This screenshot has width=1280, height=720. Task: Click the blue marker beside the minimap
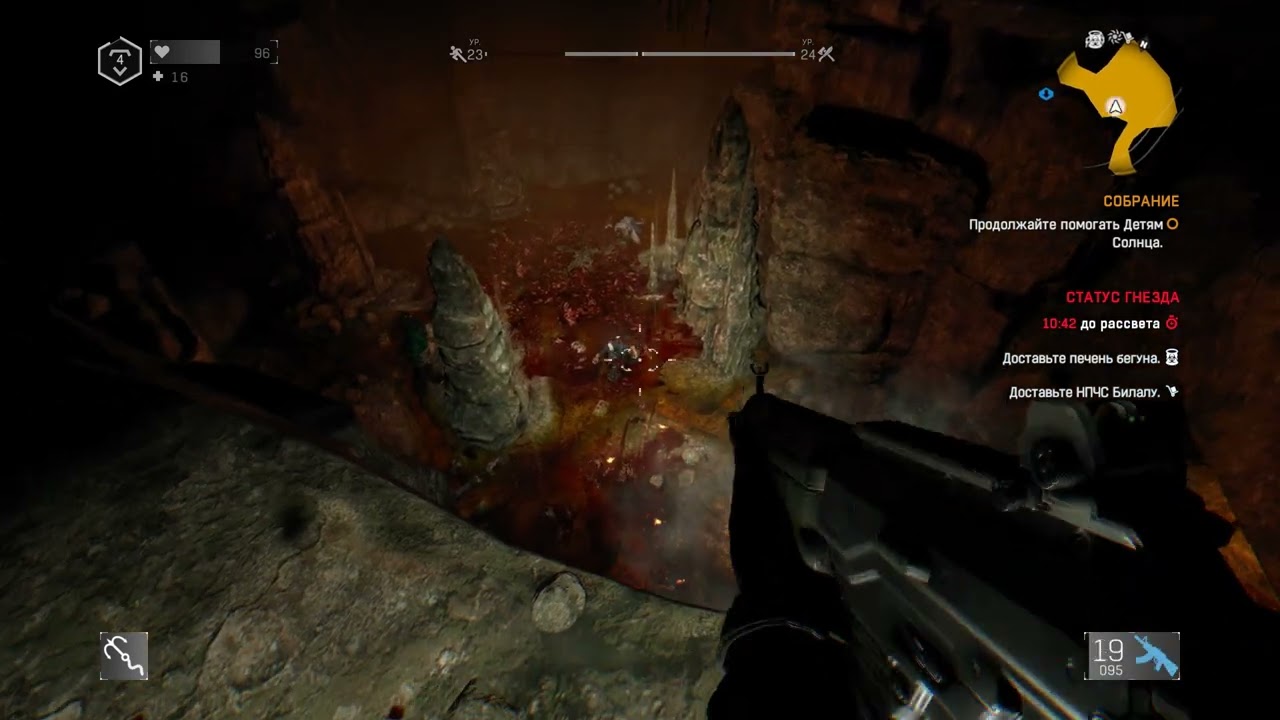[1046, 94]
